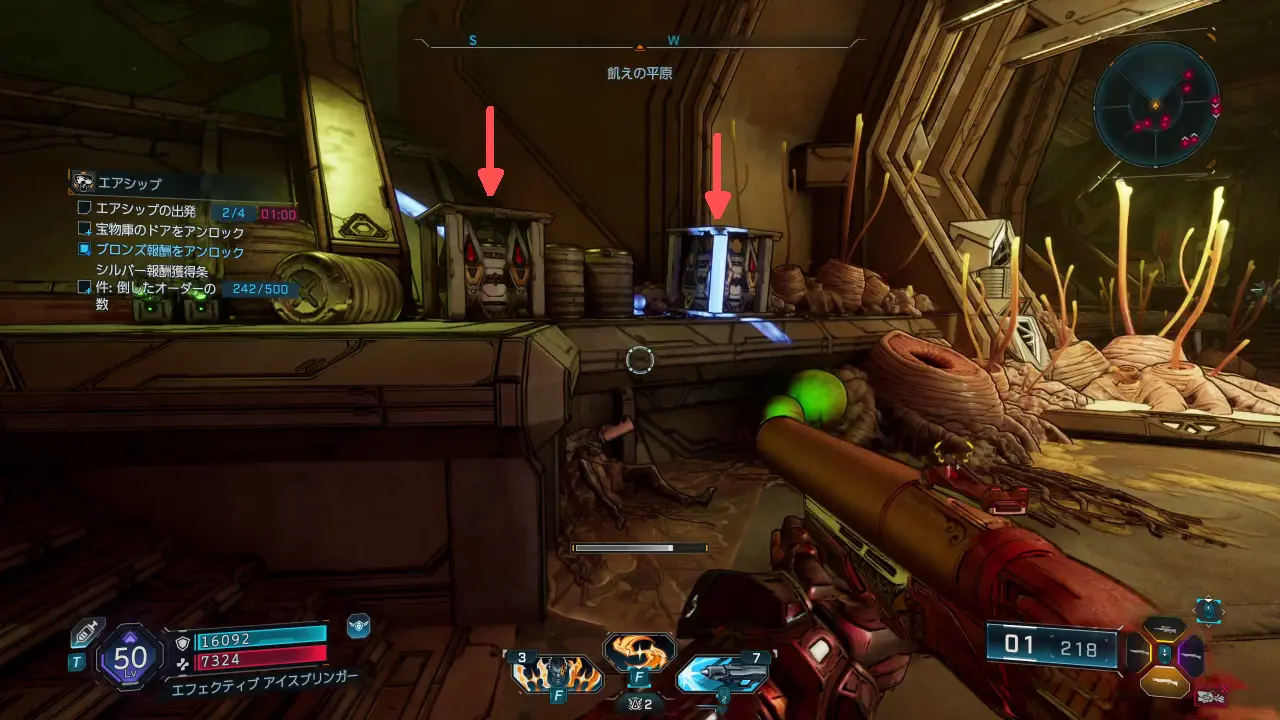The image size is (1280, 720).
Task: Activate the orange swirling flame ability icon
Action: (x=639, y=652)
